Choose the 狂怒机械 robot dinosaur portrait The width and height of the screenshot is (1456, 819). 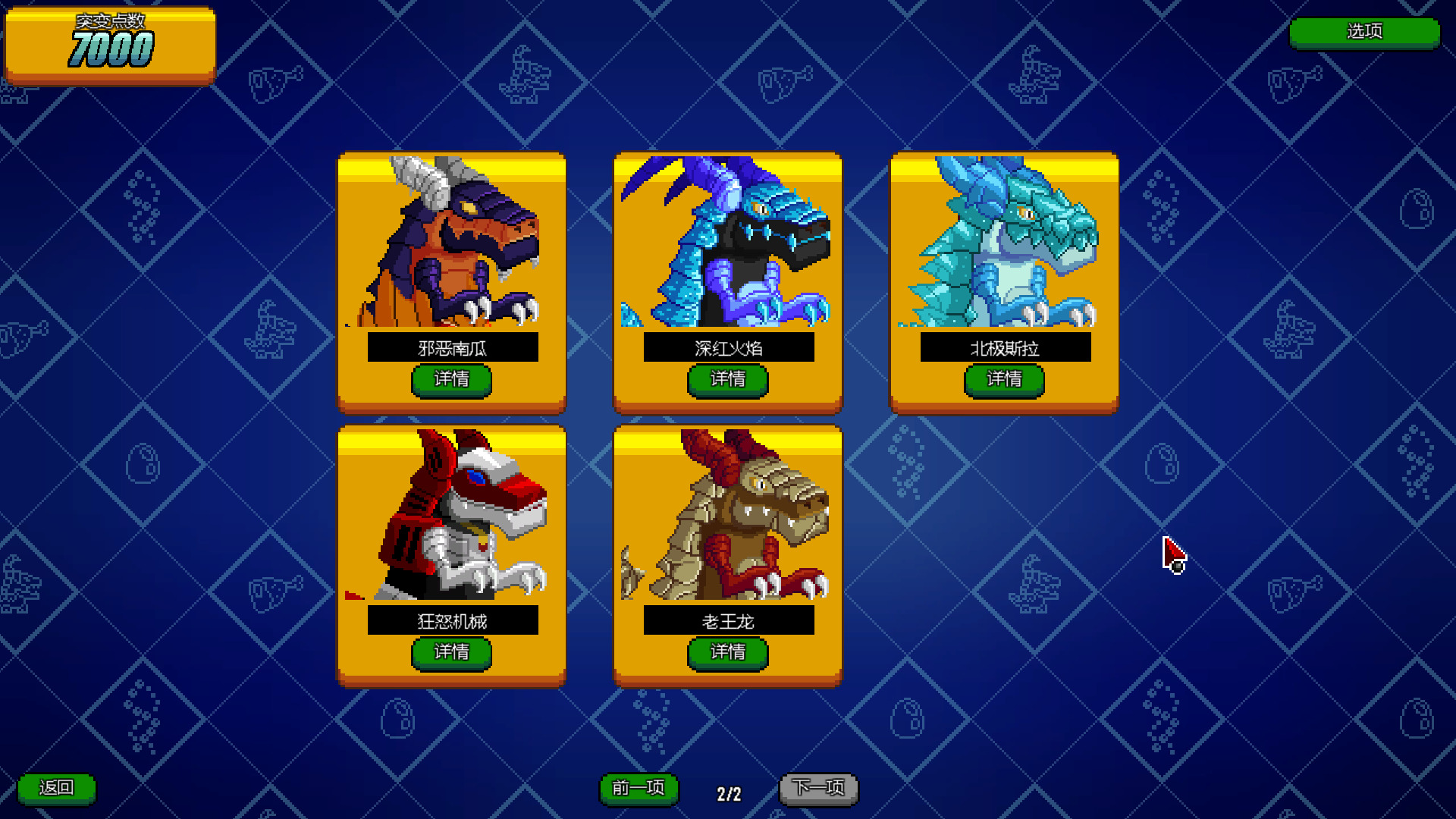(451, 516)
